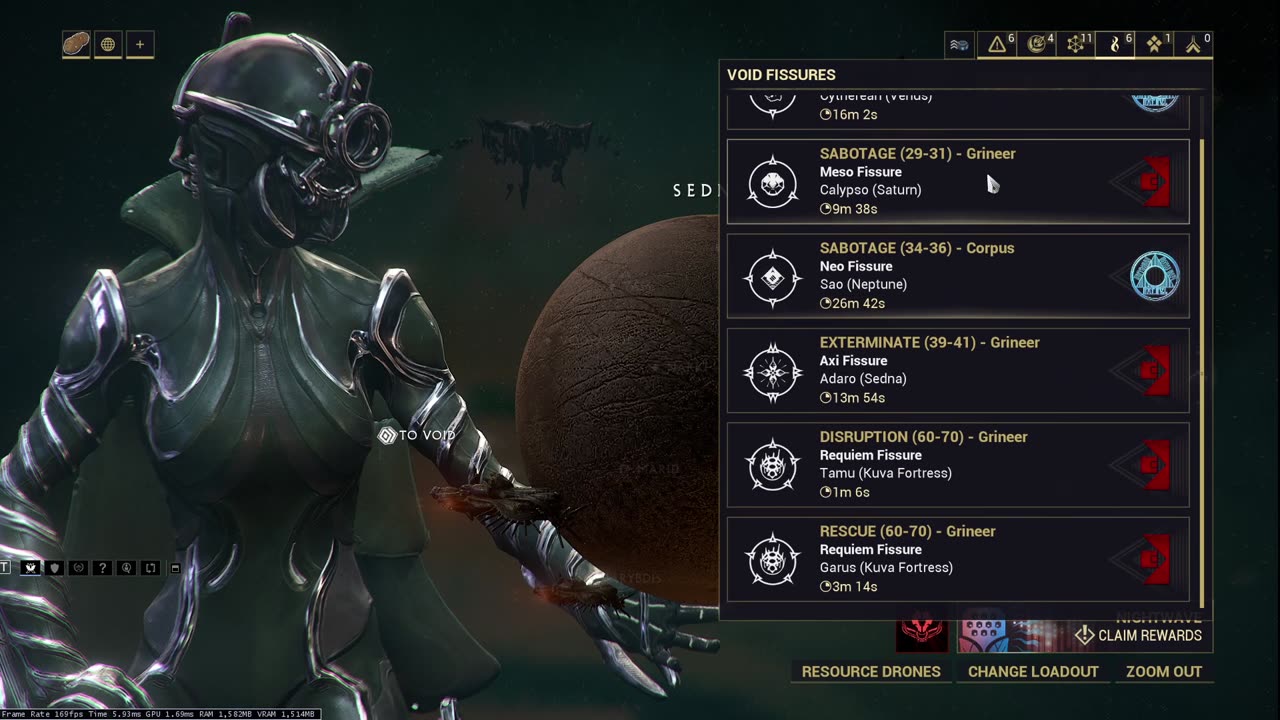The width and height of the screenshot is (1280, 720).
Task: Open the crescent moon emblem tab
Action: click(1037, 44)
